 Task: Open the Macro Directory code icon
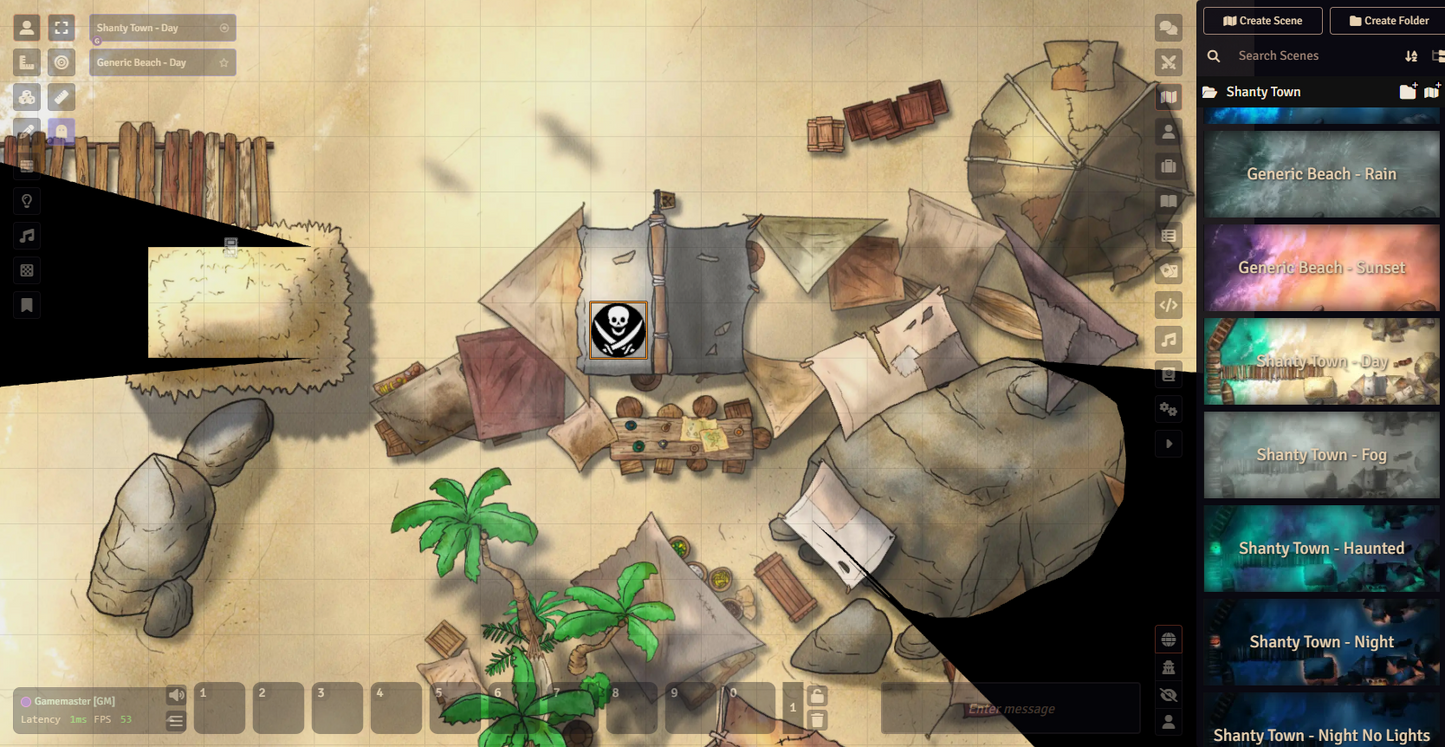(1168, 305)
